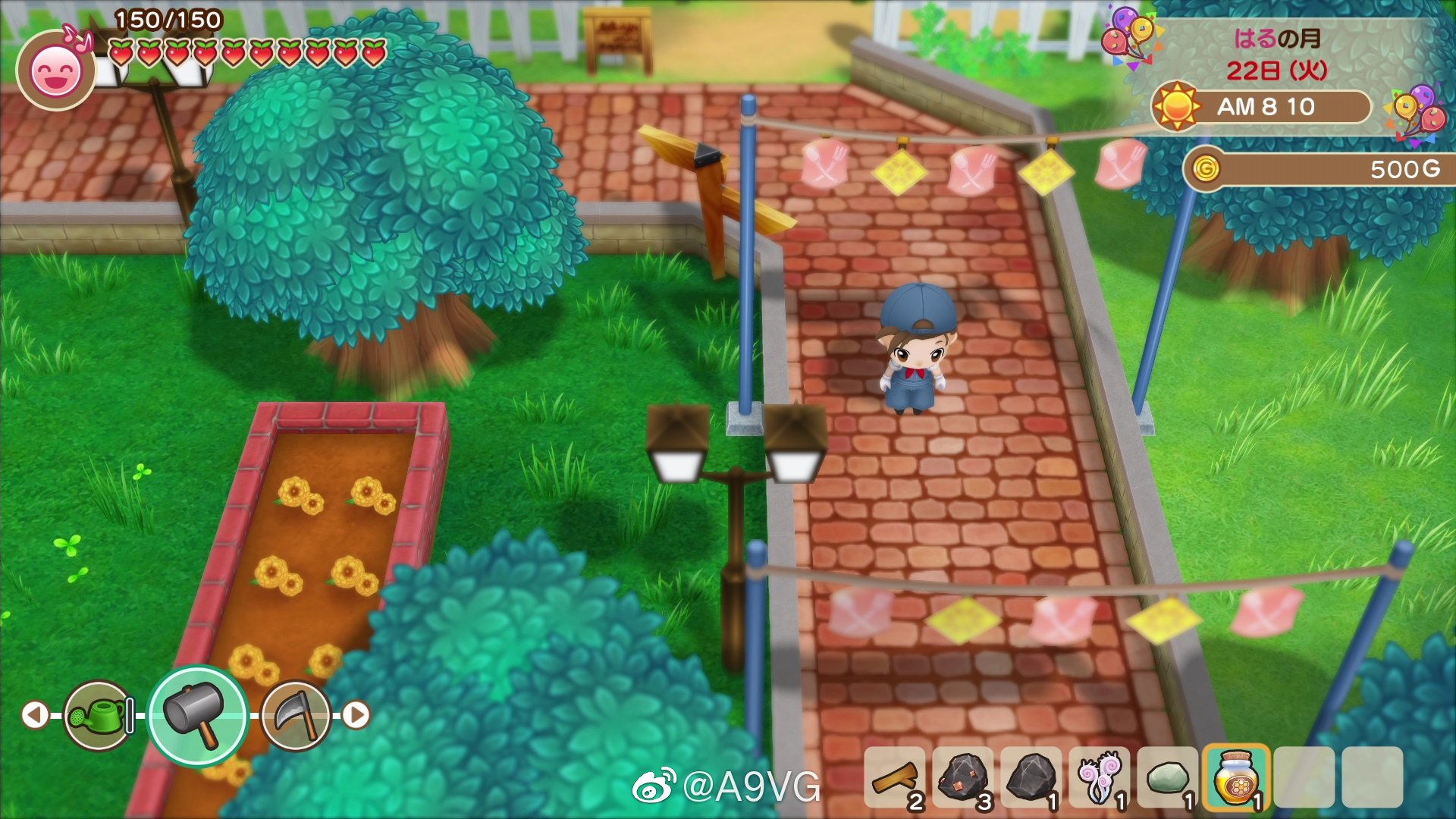
Task: Select the plain dark ore slot
Action: [x=1031, y=778]
